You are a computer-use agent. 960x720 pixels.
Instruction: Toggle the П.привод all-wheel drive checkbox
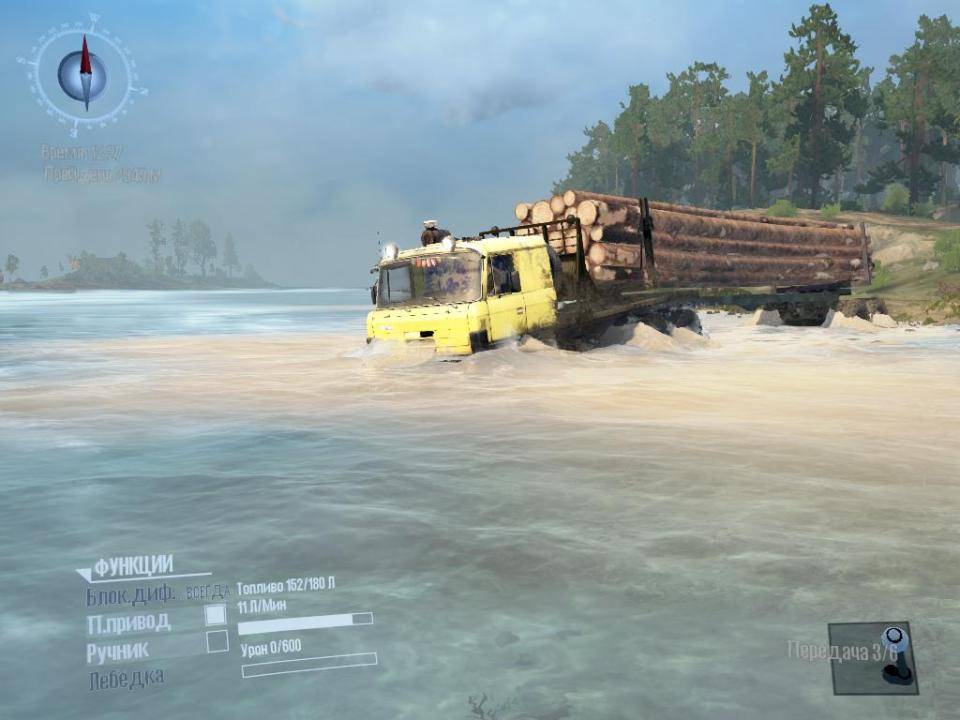[216, 615]
